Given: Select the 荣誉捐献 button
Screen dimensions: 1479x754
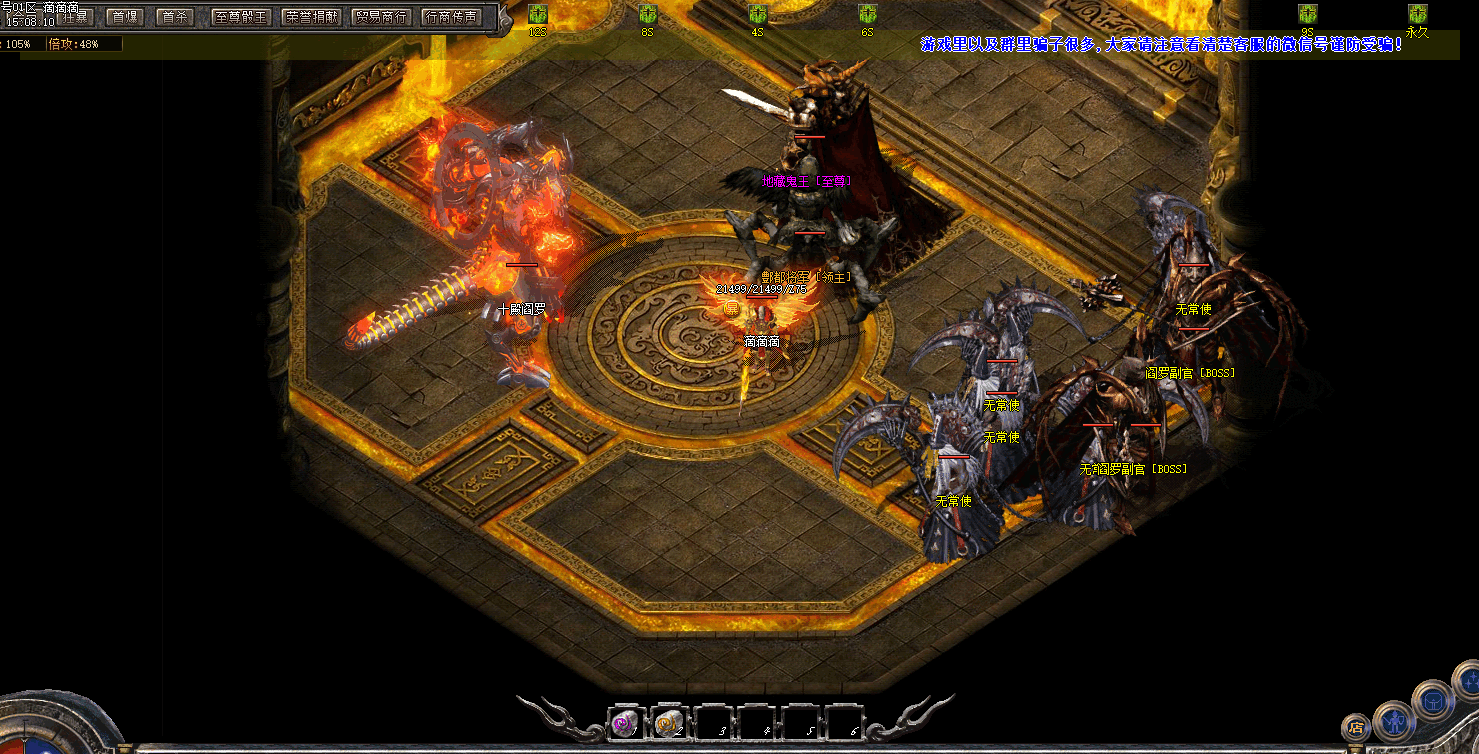Looking at the screenshot, I should coord(311,17).
